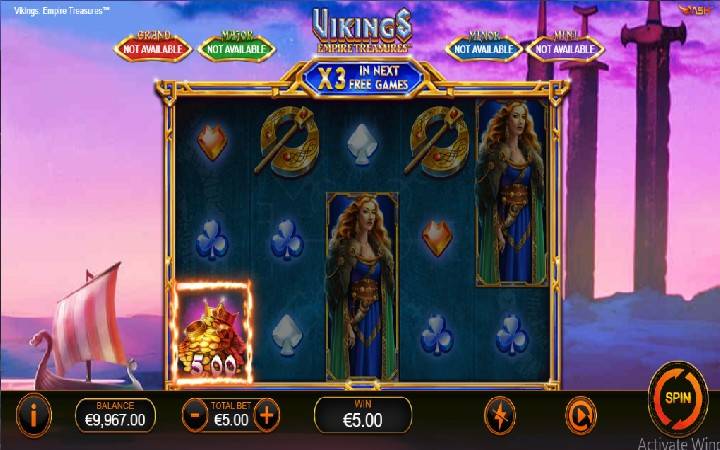Activate the autoplay button
This screenshot has width=720, height=450.
tap(581, 415)
